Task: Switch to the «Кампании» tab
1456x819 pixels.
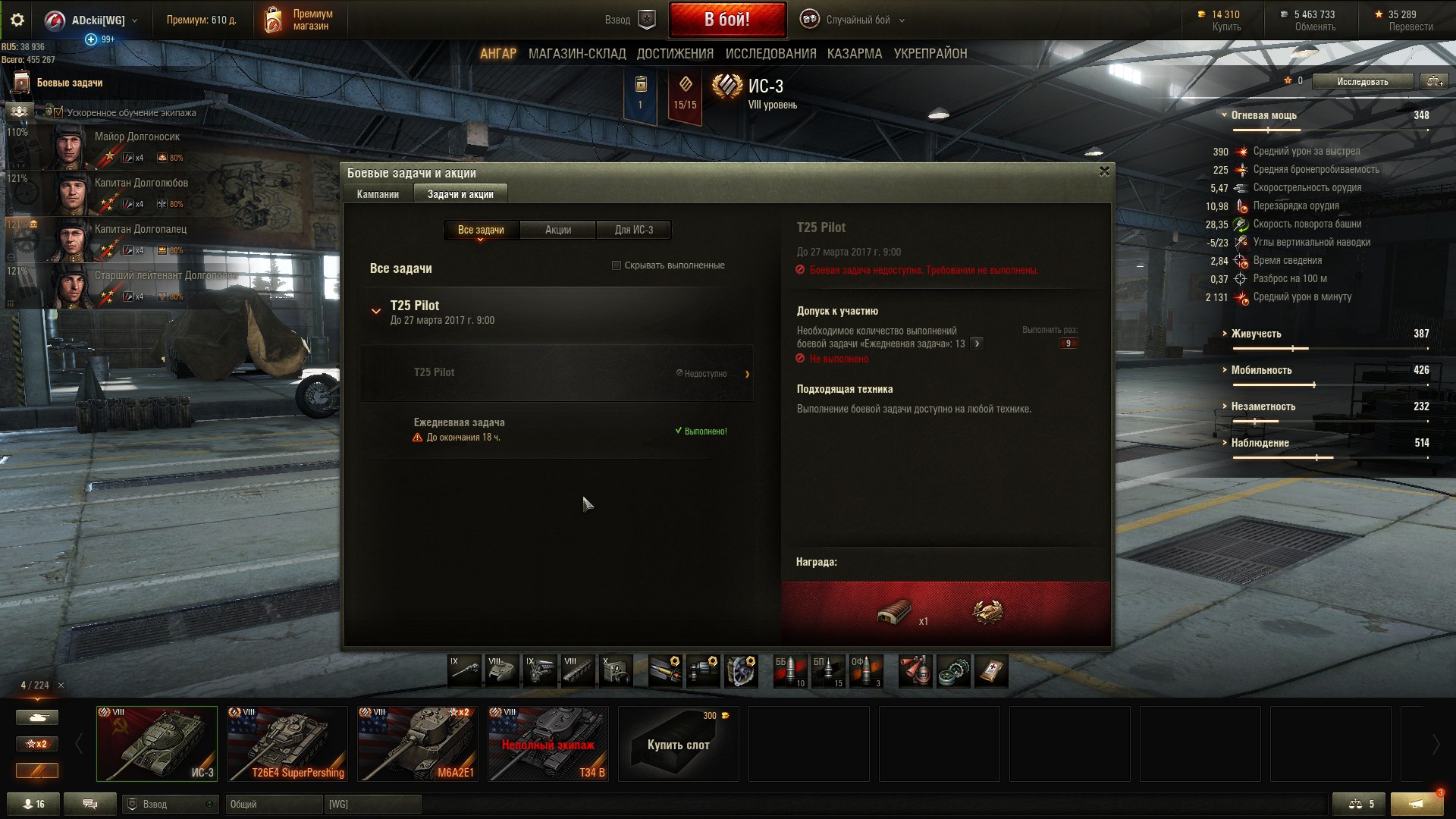Action: click(378, 194)
